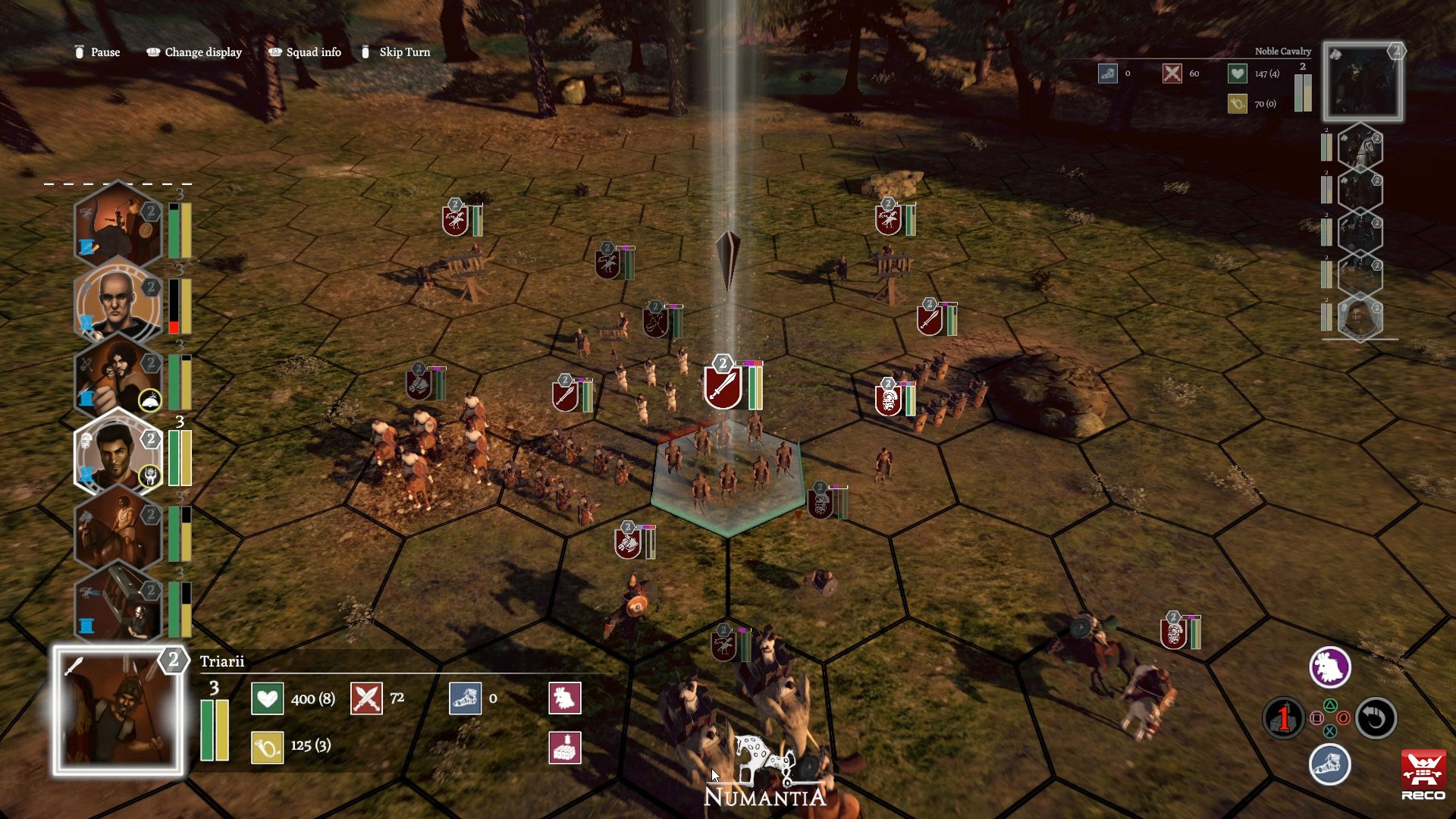
Task: Open Squad info
Action: 313,52
